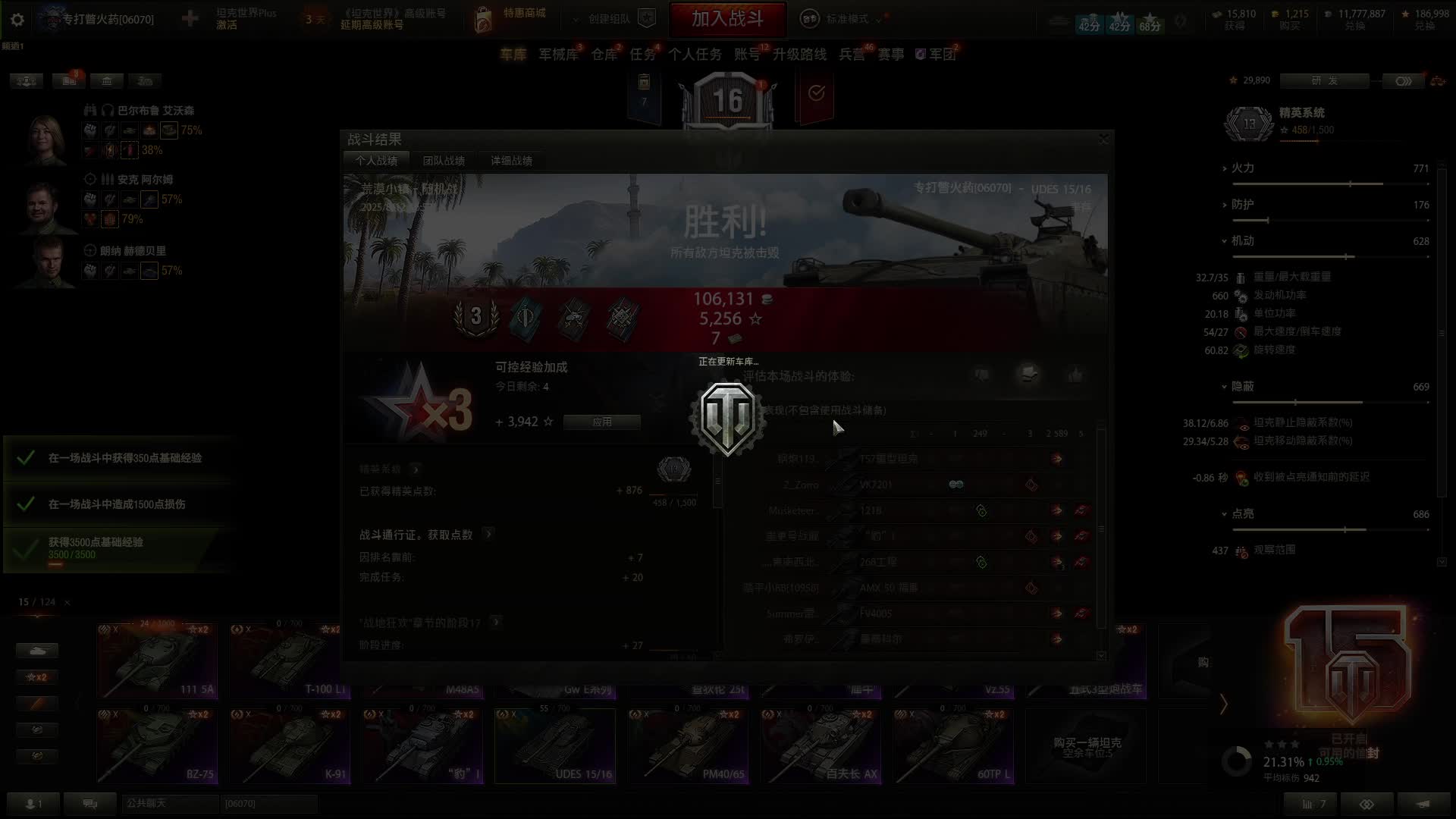
Task: Open the settings gear icon
Action: 17,20
